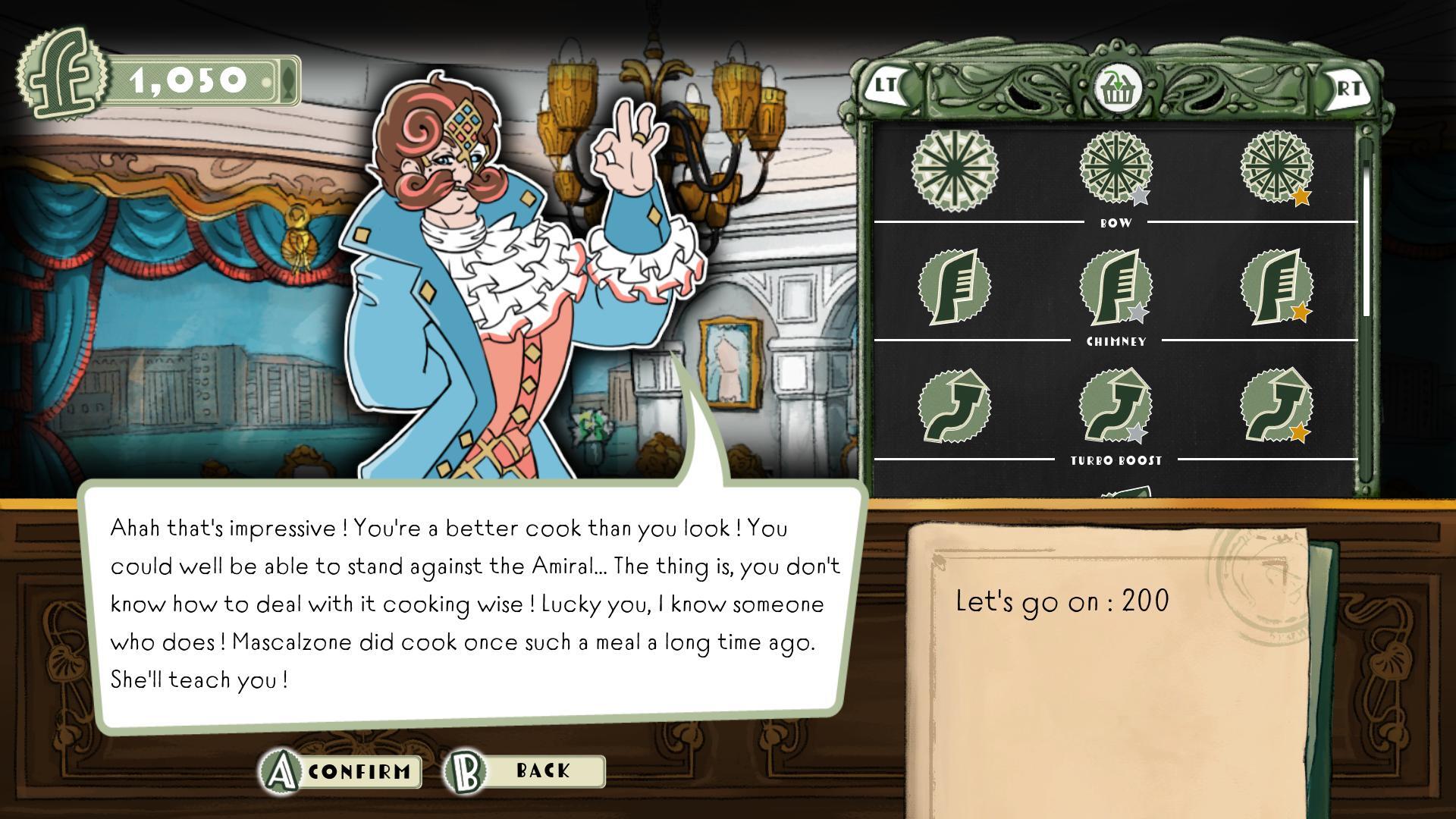The width and height of the screenshot is (1456, 819).
Task: Choose the silver-star comb-shaped part
Action: point(1116,287)
